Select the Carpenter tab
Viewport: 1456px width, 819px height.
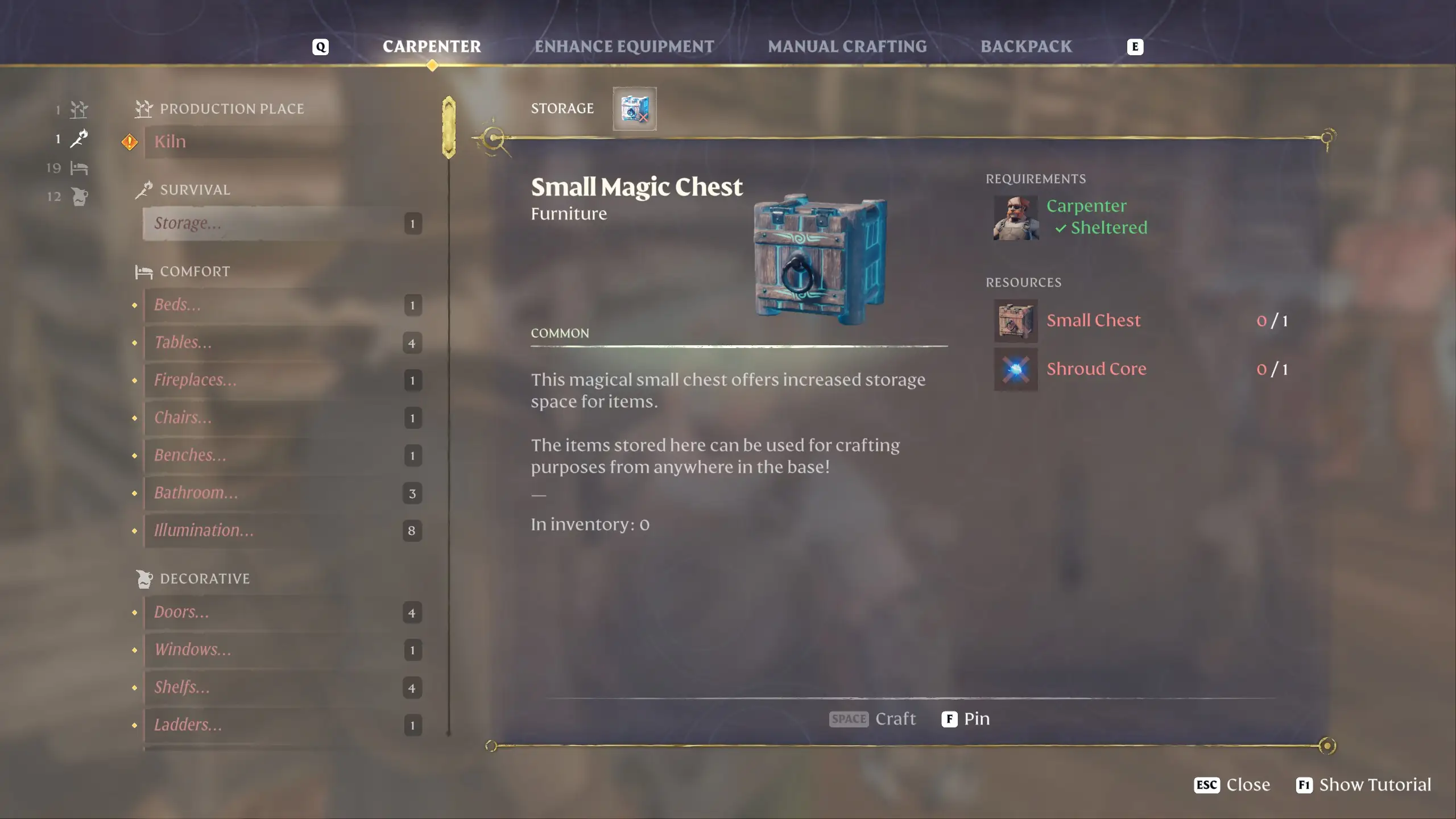[432, 47]
